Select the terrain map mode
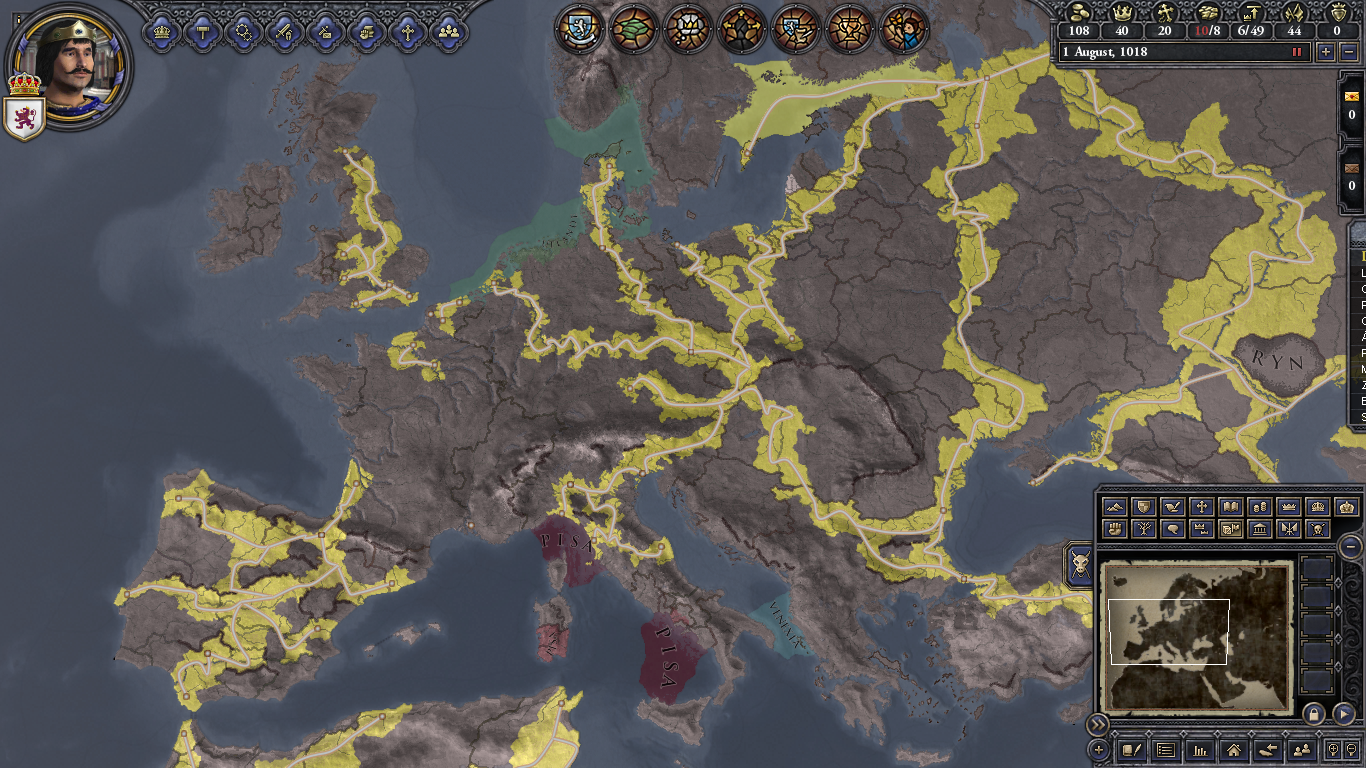 tap(1115, 507)
